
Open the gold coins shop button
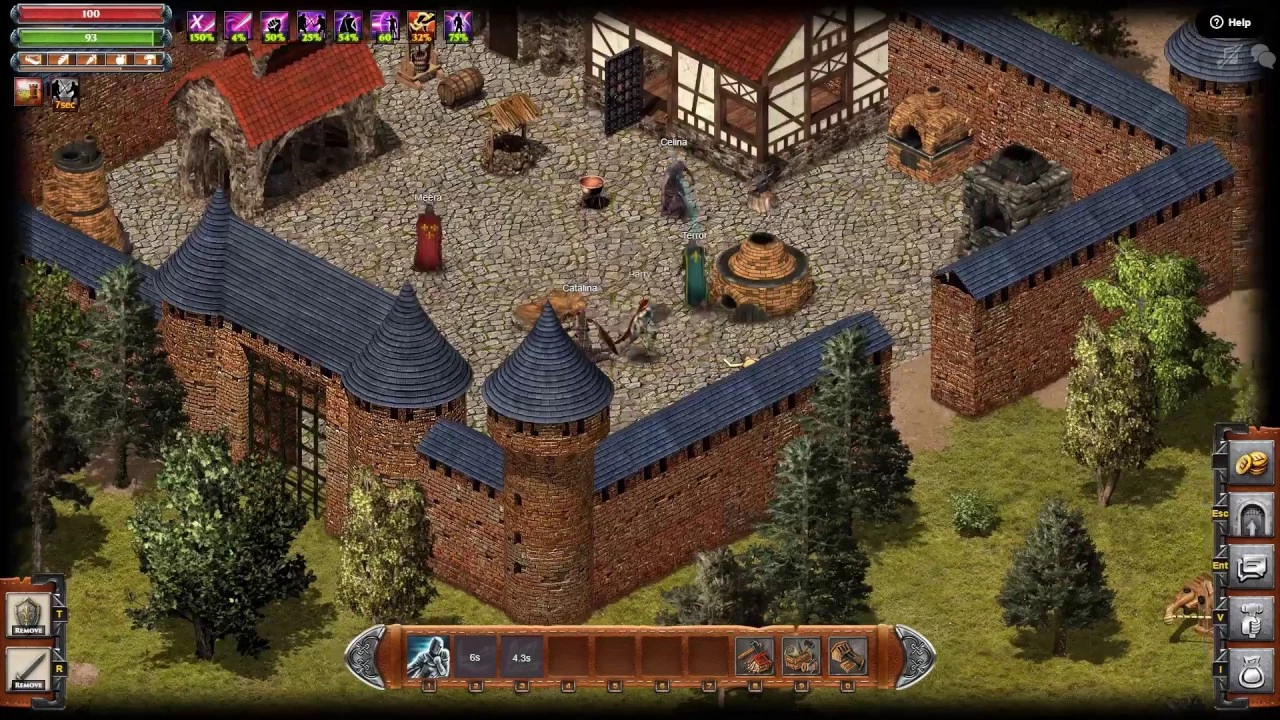[x=1251, y=463]
